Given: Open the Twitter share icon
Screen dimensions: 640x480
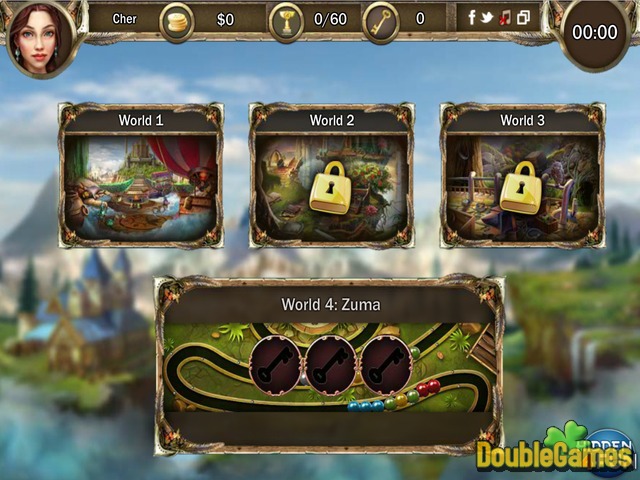Looking at the screenshot, I should click(x=488, y=18).
